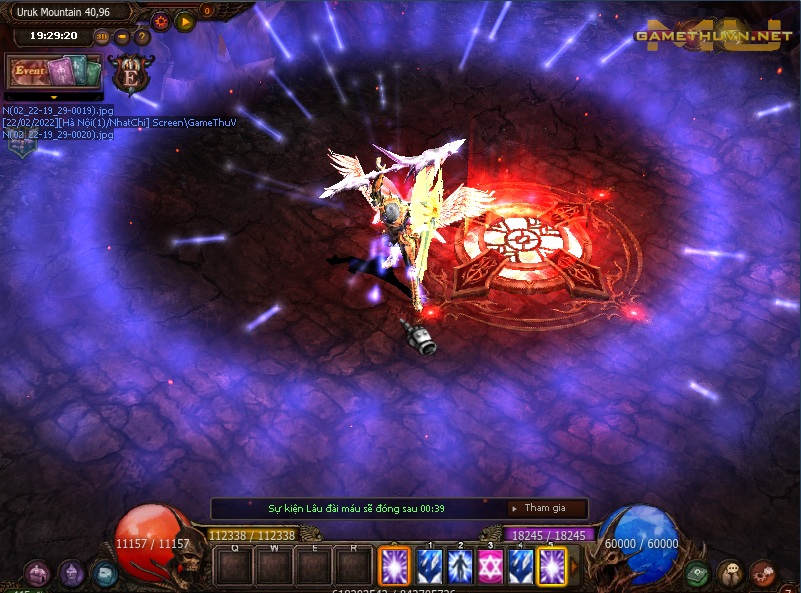This screenshot has width=801, height=593.
Task: Click the yellow play arrow button
Action: point(185,20)
